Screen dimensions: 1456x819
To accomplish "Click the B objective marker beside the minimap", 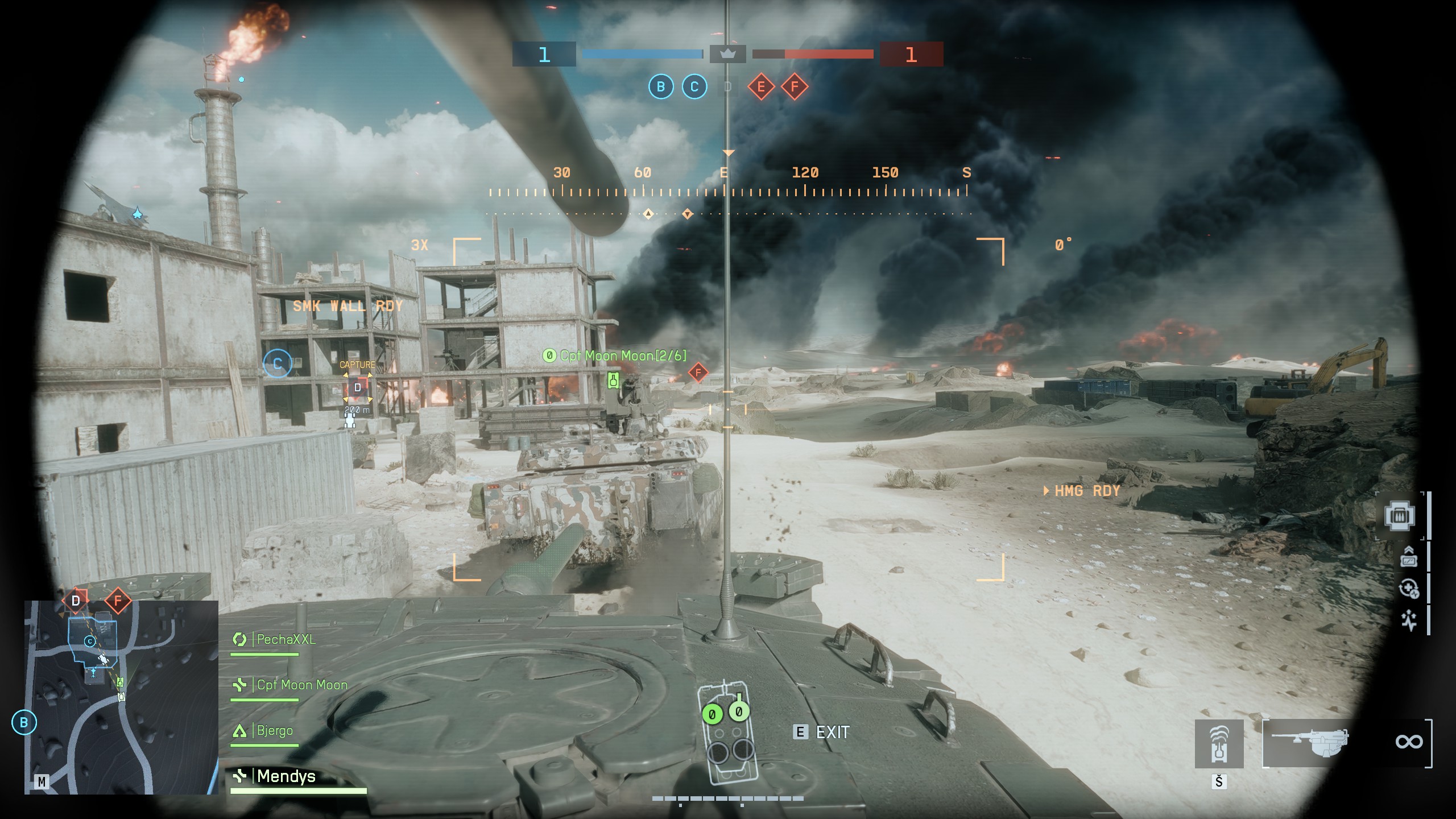I will [x=24, y=722].
